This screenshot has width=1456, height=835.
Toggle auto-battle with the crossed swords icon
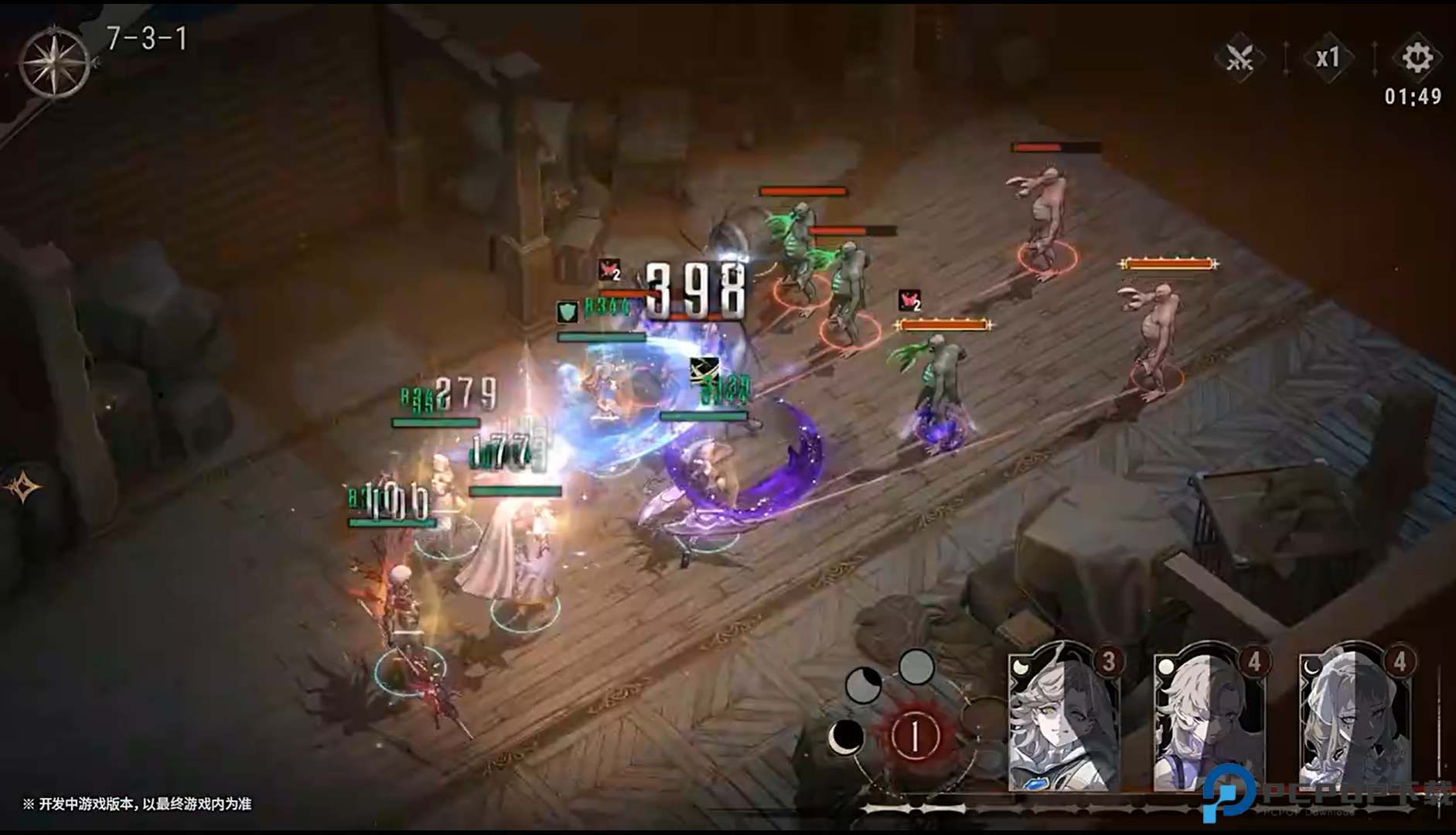1239,58
